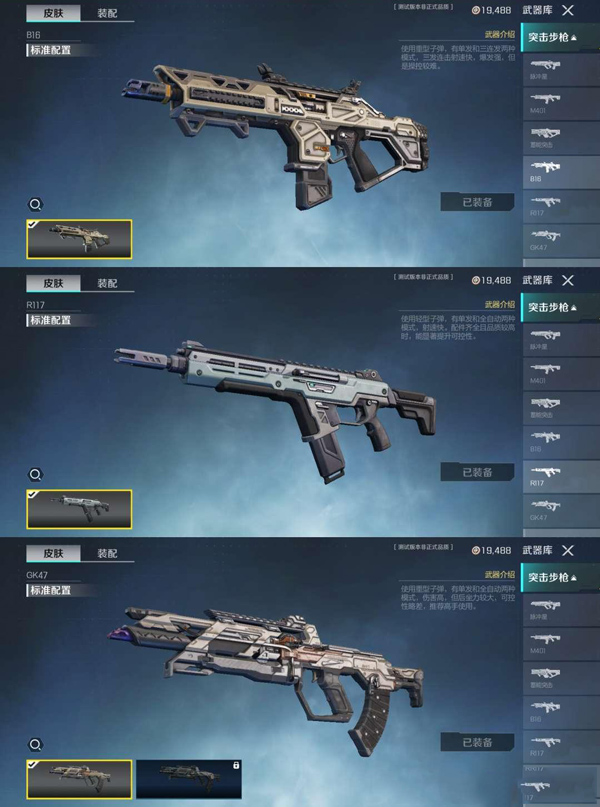
Task: Choose the R117 standard skin thumbnail
Action: [x=79, y=508]
